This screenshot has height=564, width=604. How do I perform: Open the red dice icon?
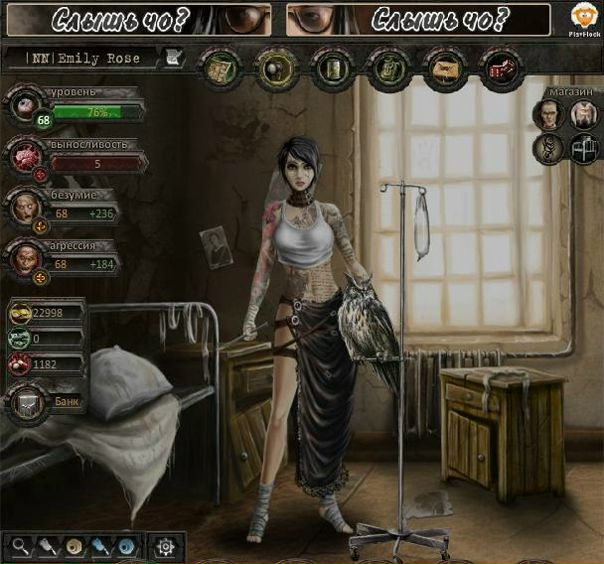pyautogui.click(x=498, y=66)
